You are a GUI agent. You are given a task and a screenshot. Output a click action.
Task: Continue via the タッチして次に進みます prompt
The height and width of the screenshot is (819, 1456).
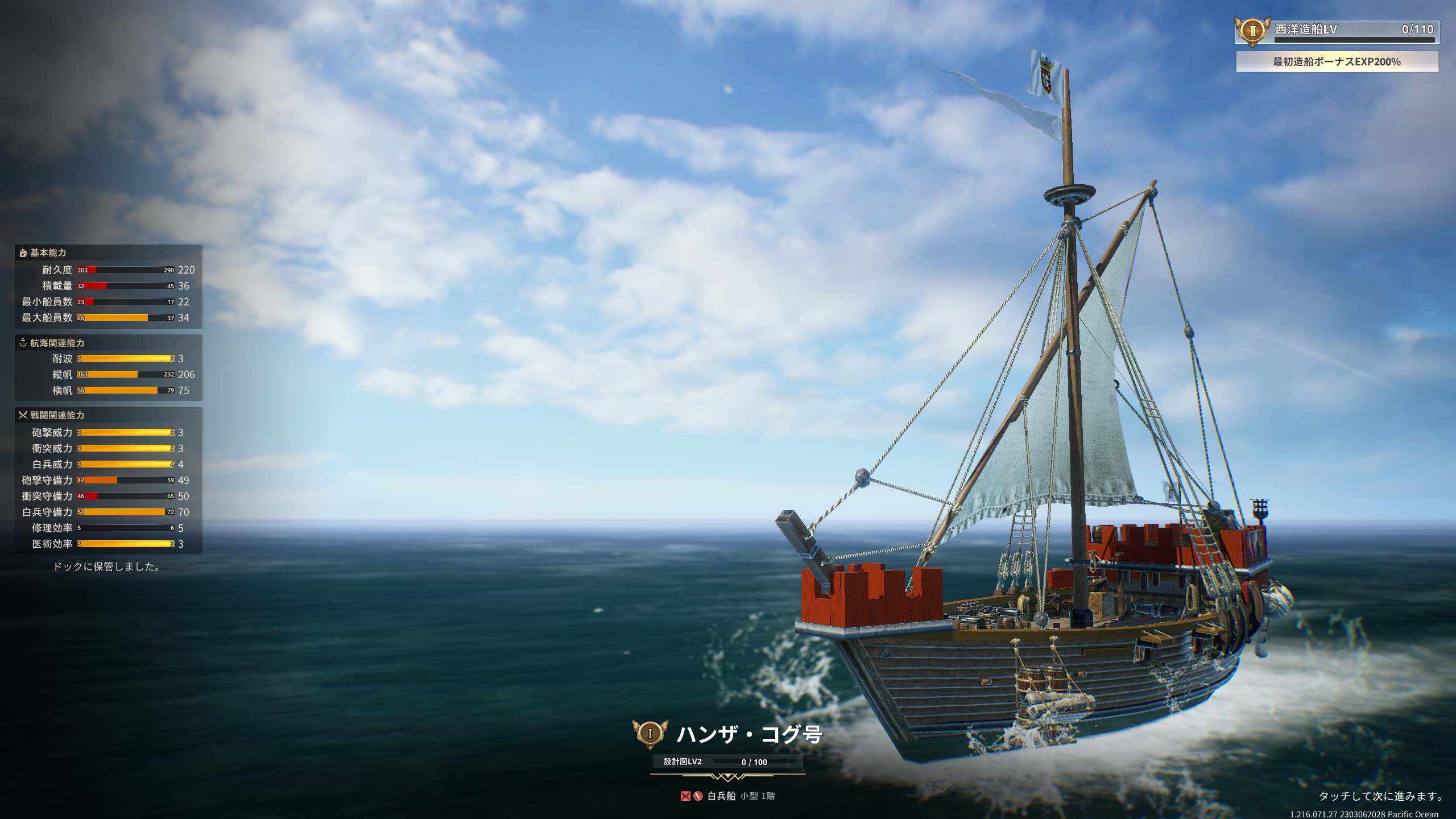1380,796
